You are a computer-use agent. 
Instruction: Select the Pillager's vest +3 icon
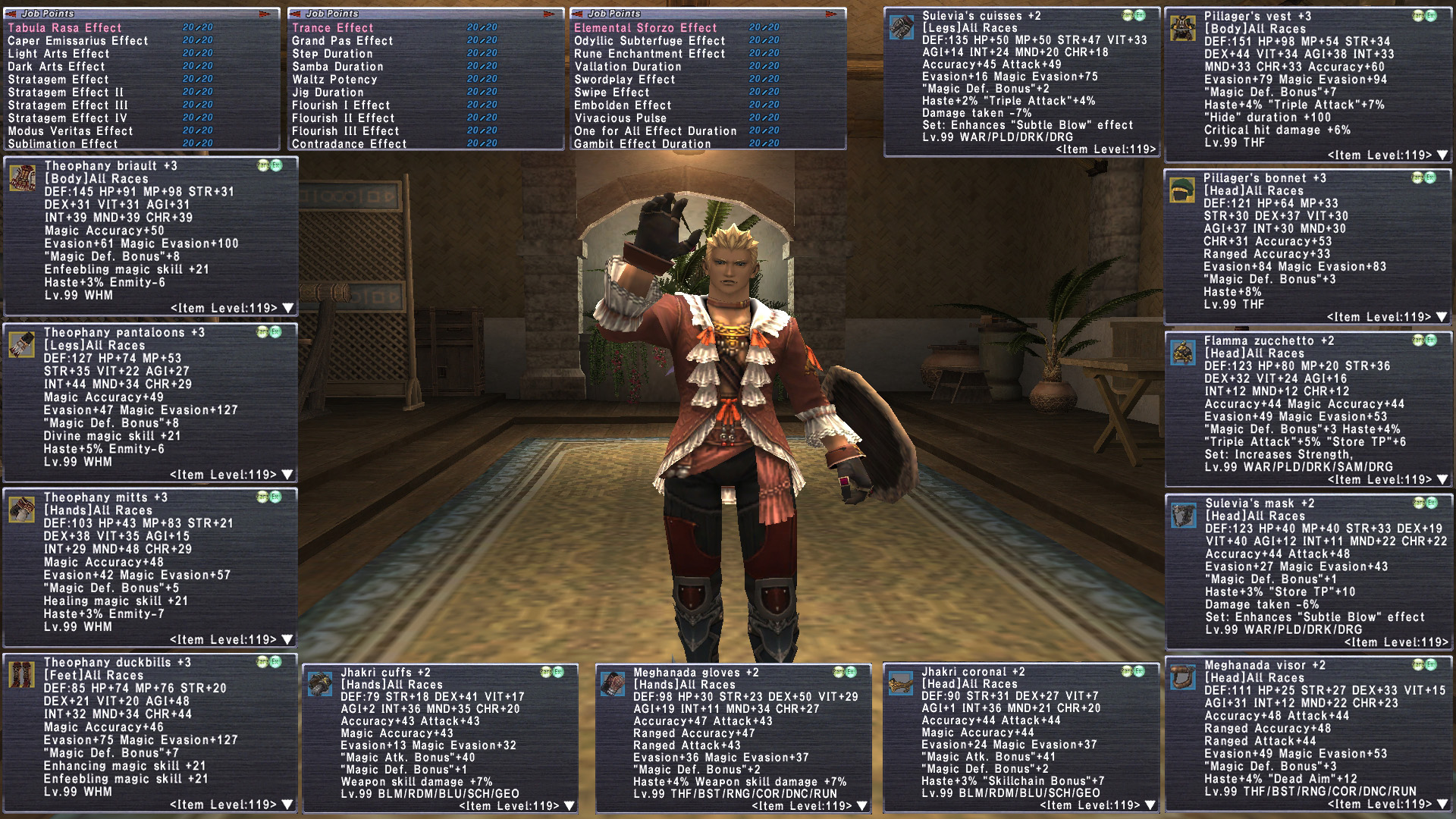point(1183,28)
